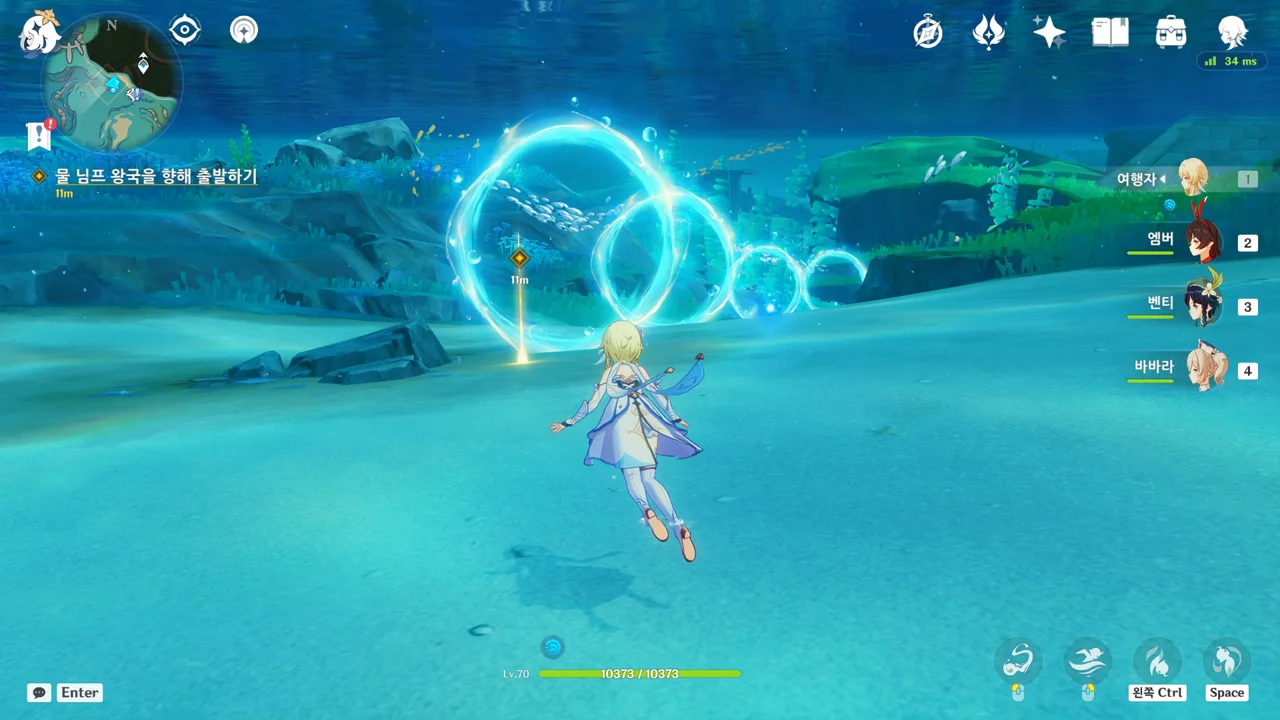Activate the first underwater skill icon

(1018, 661)
